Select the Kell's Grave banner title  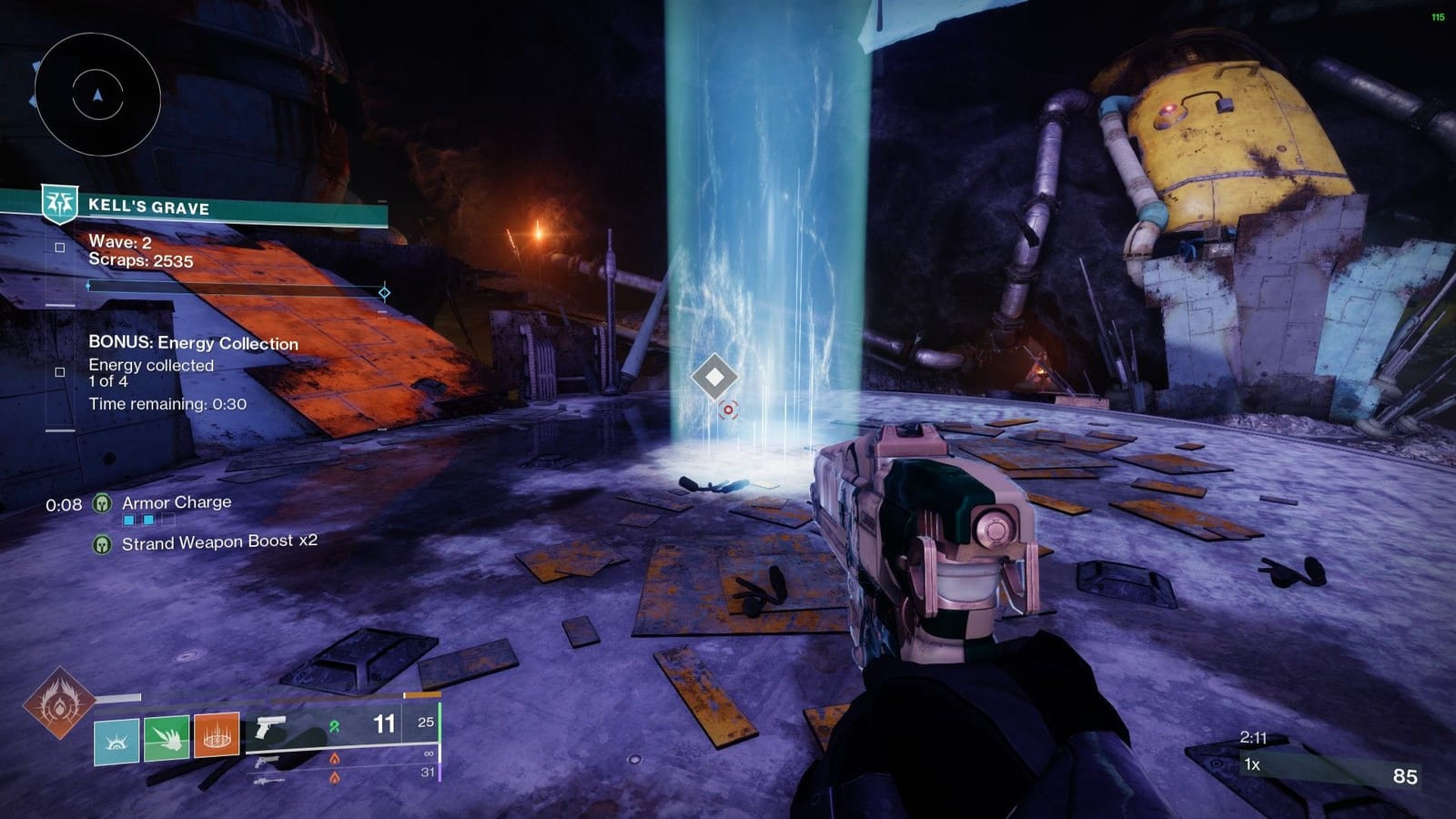coord(150,206)
